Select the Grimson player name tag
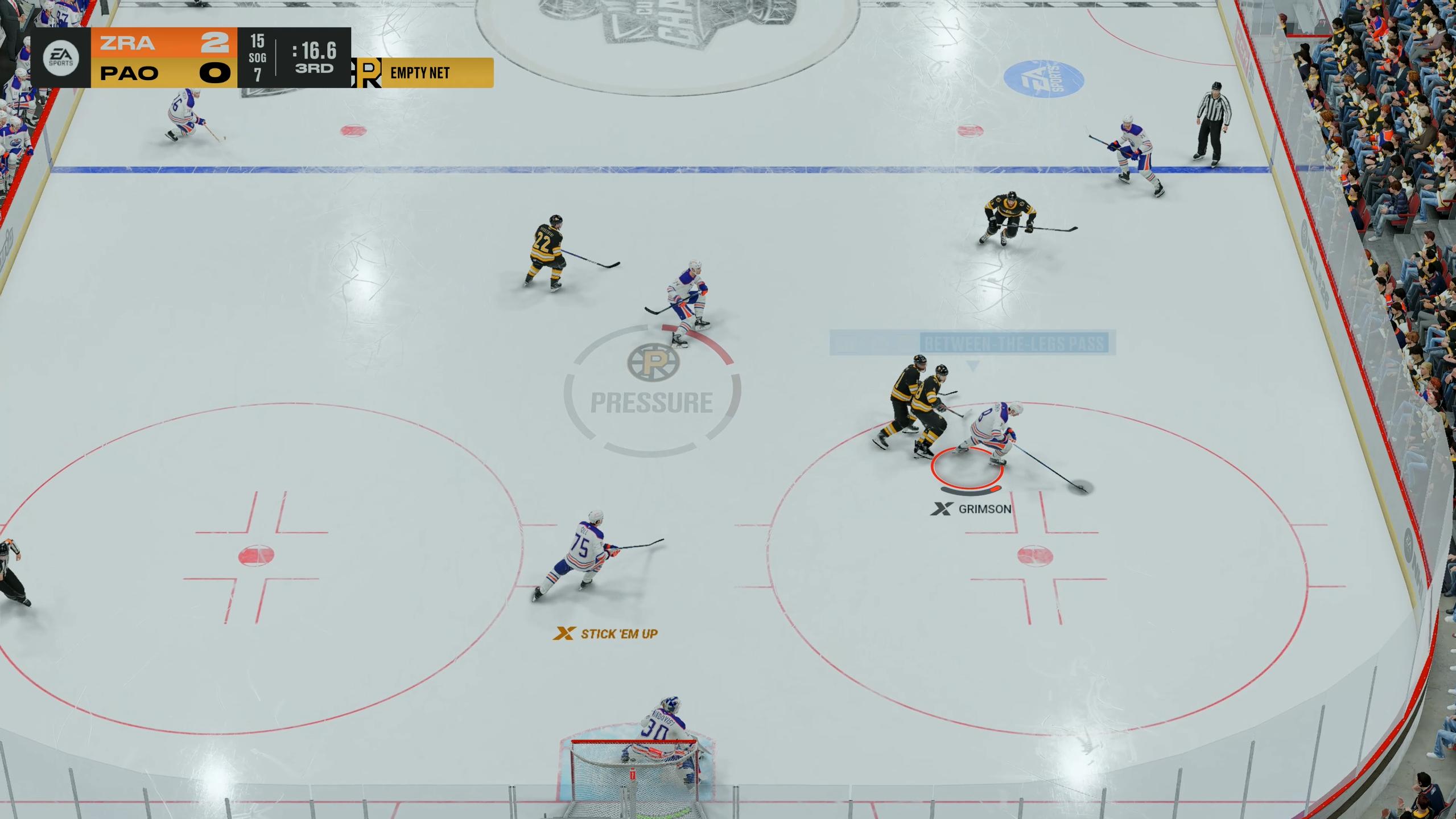The height and width of the screenshot is (819, 1456). (972, 509)
